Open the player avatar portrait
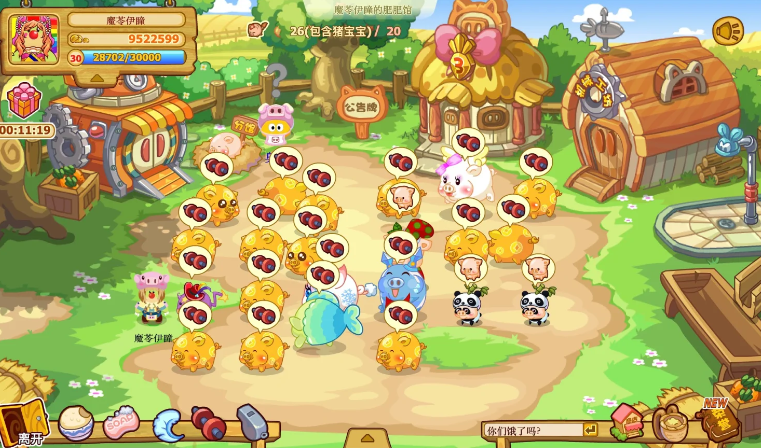Image resolution: width=761 pixels, height=448 pixels. pyautogui.click(x=34, y=39)
